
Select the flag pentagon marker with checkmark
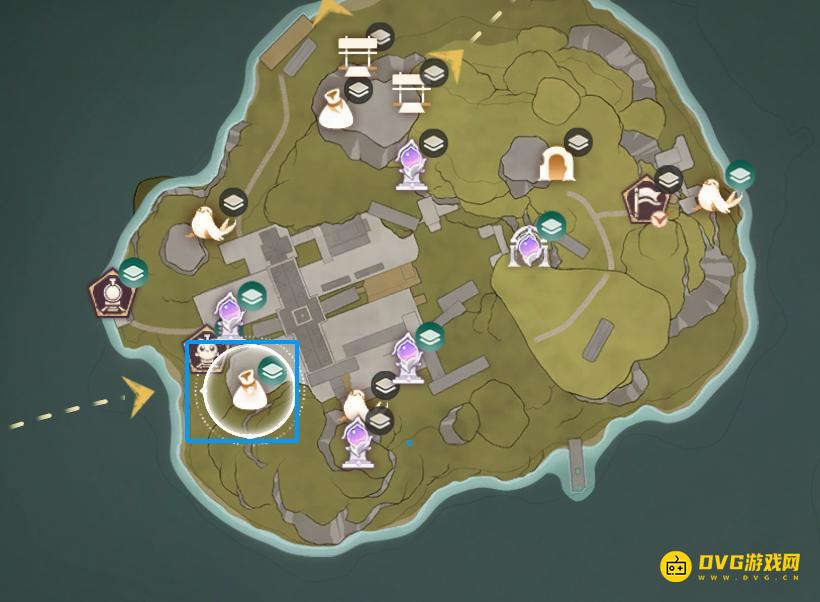pyautogui.click(x=646, y=201)
